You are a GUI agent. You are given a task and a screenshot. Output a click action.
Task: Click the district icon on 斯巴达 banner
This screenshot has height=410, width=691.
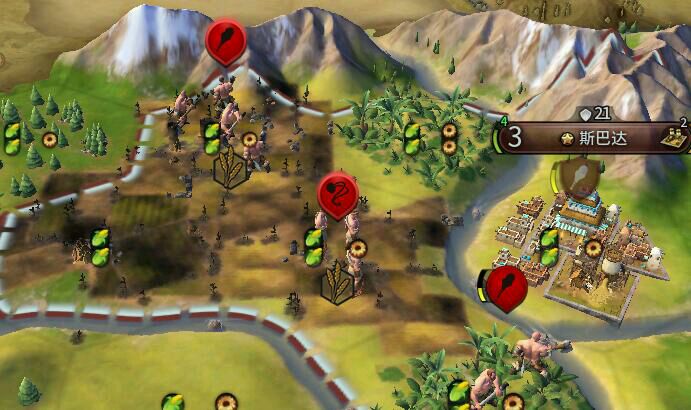tap(676, 138)
